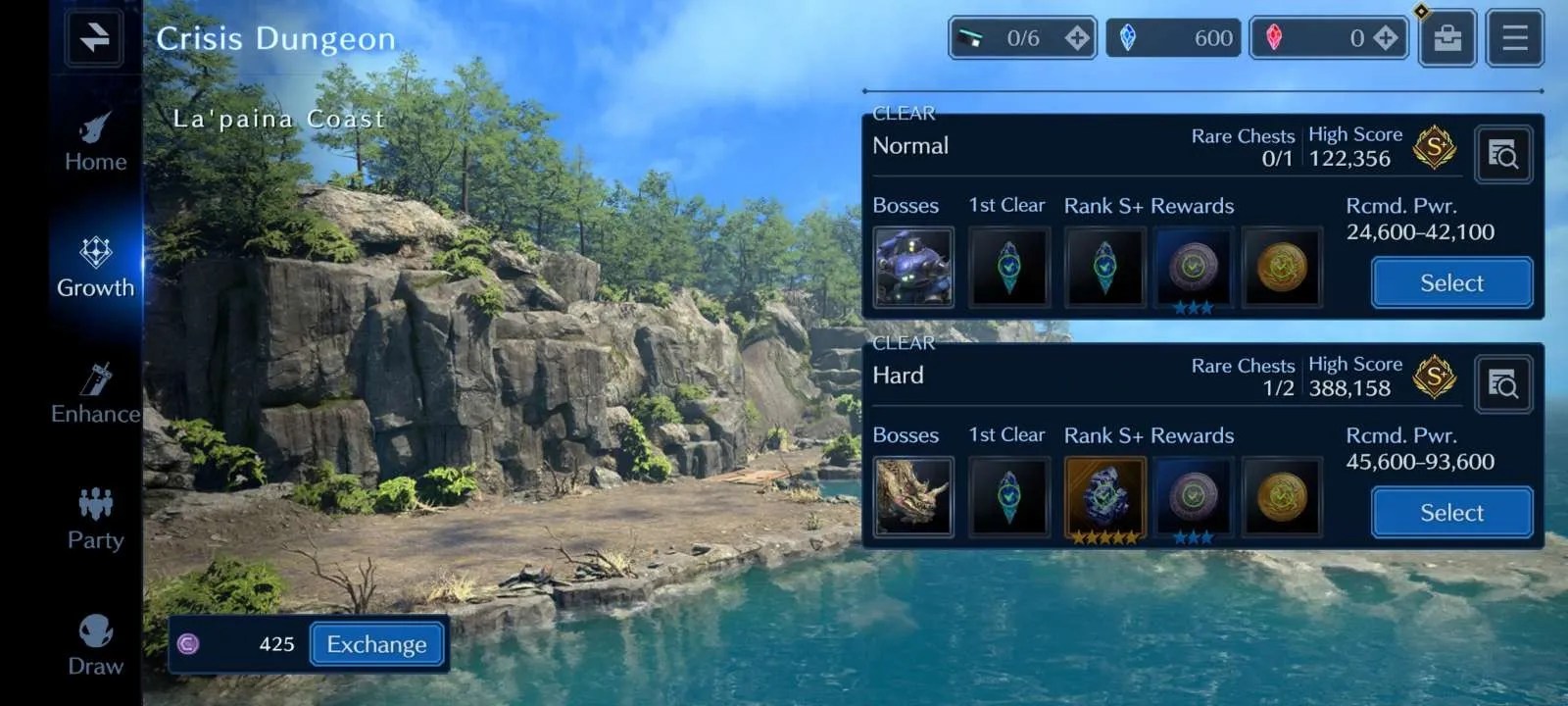Screen dimensions: 1568x706
Task: View Hard dungeon details magnifier
Action: tap(1502, 383)
